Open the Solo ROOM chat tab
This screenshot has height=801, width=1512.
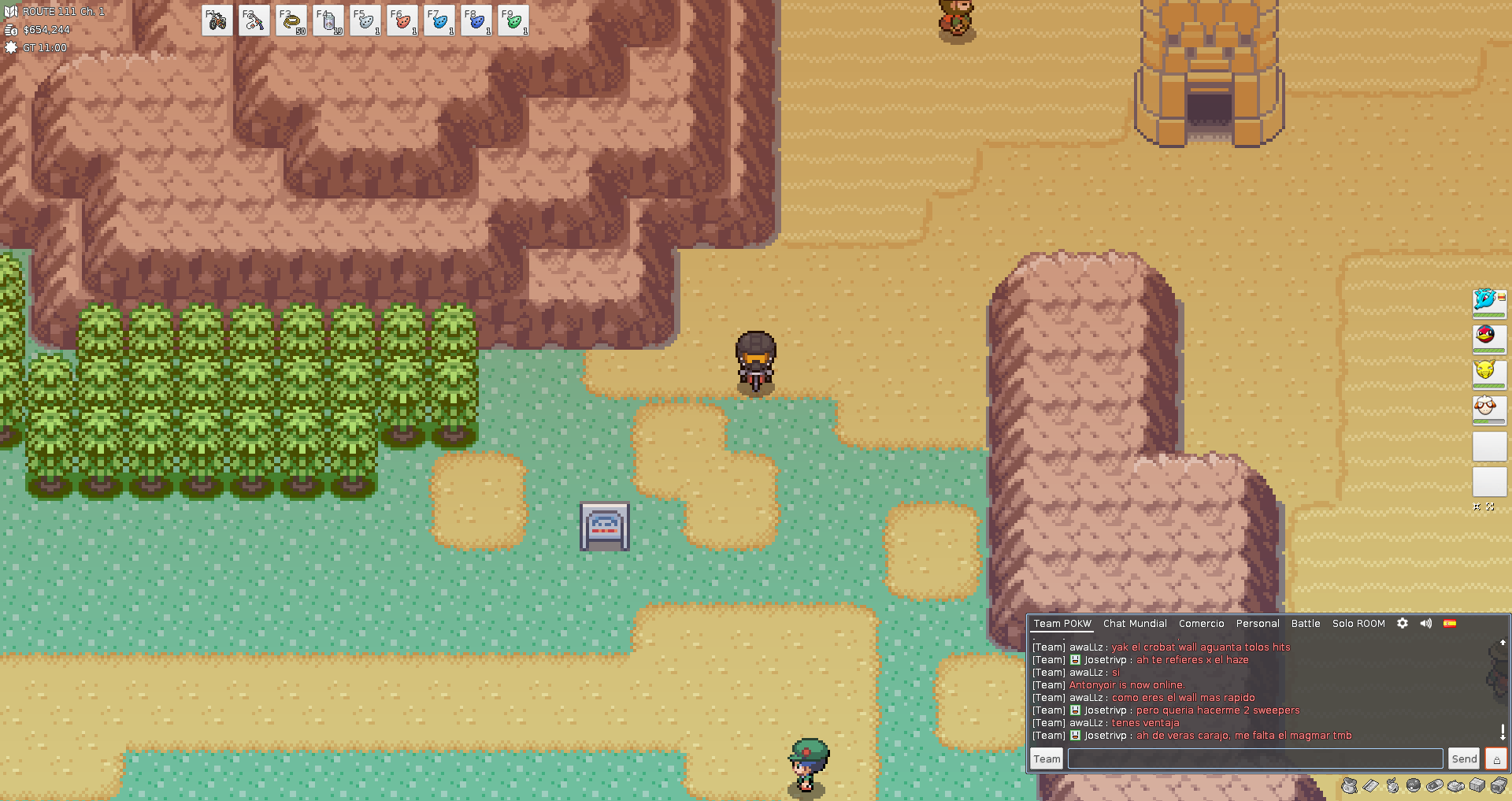pos(1358,624)
